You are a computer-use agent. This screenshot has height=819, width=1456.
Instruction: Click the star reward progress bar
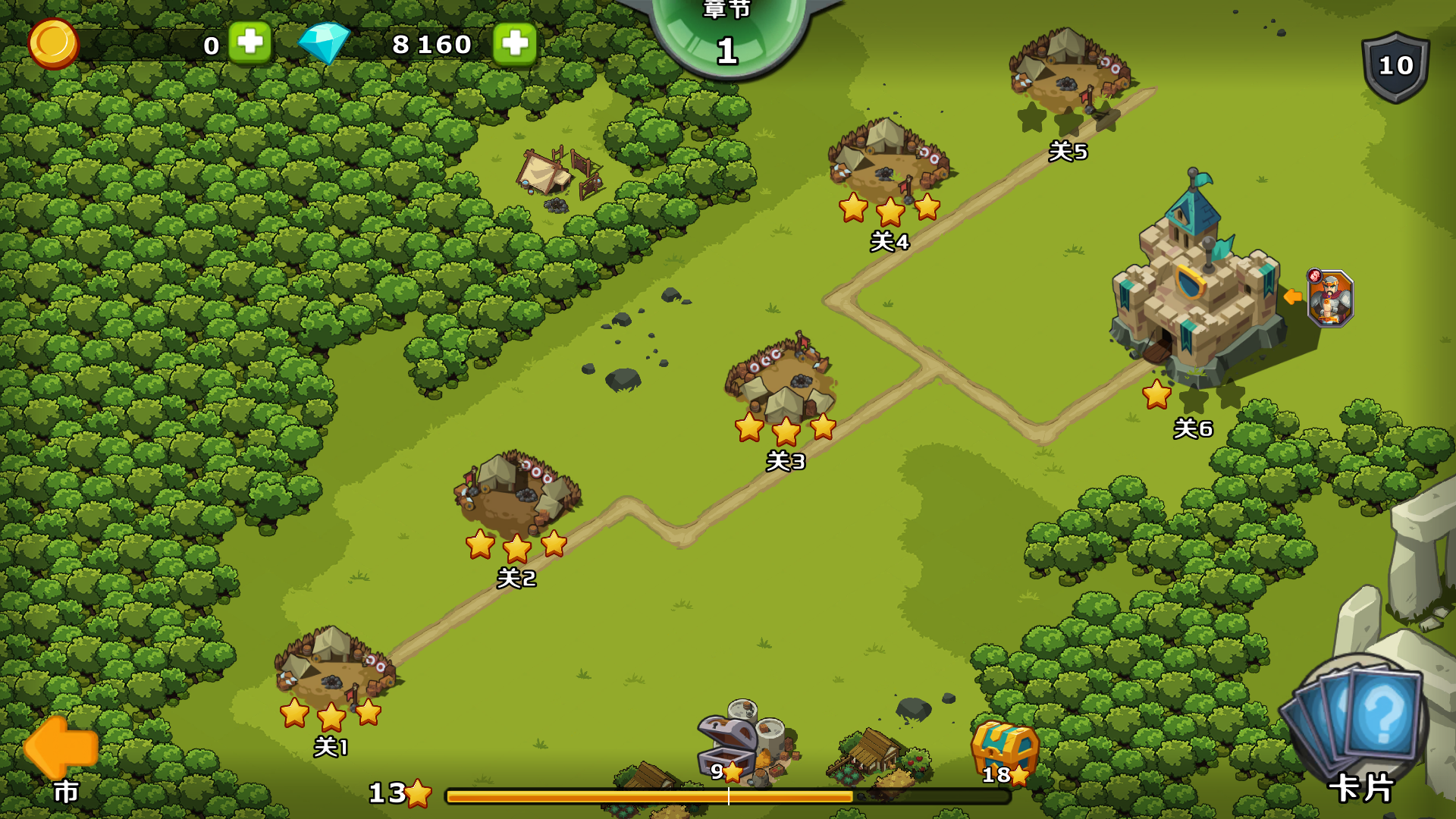point(728,795)
